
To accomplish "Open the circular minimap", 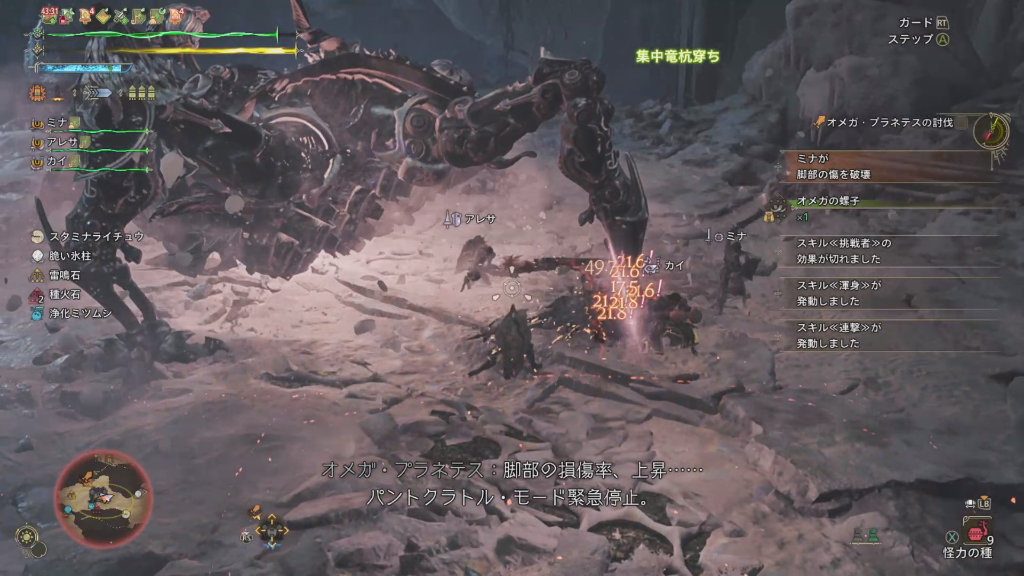I will 102,497.
